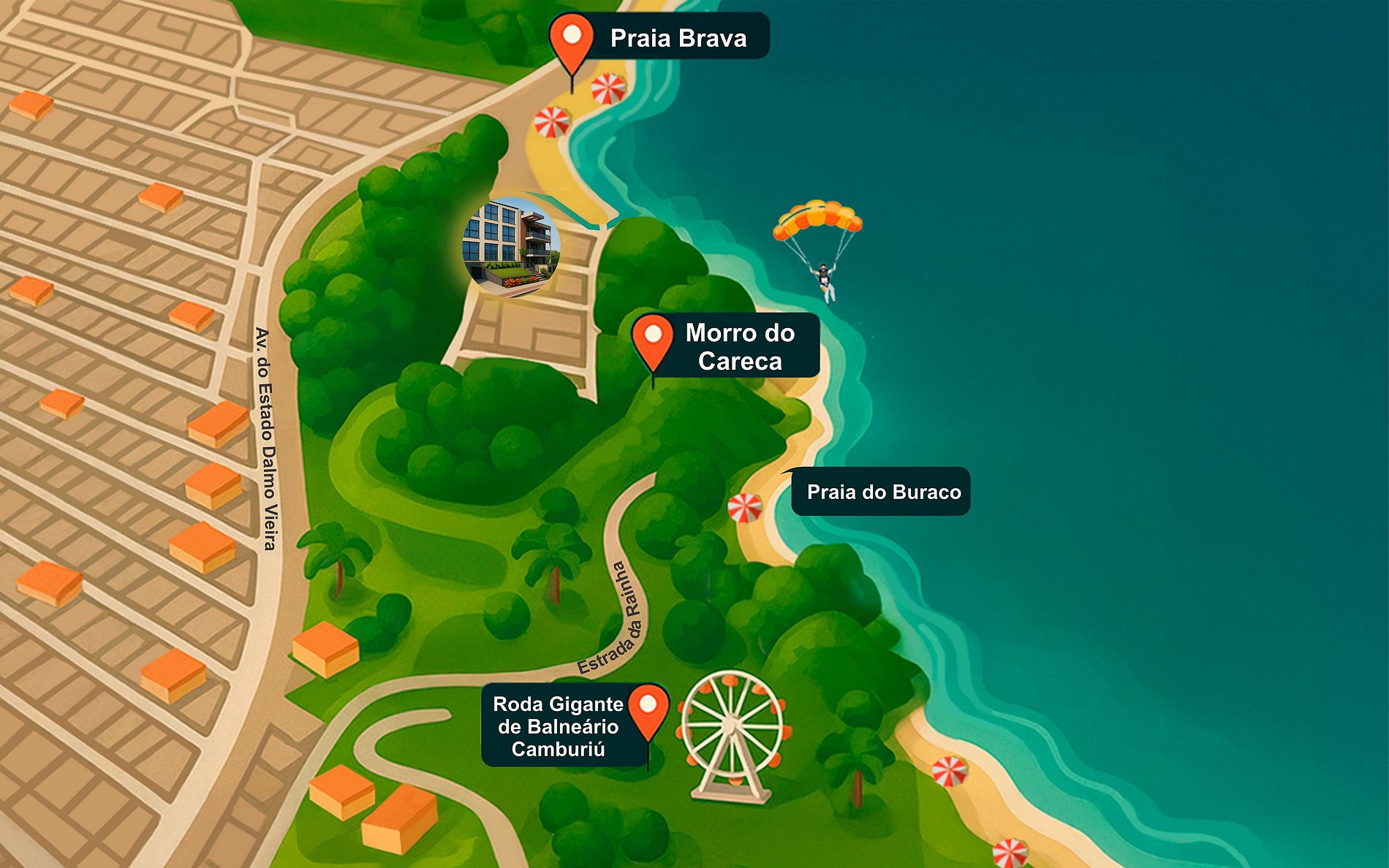Select the Praia do Buraco label
The image size is (1389, 868).
[883, 492]
